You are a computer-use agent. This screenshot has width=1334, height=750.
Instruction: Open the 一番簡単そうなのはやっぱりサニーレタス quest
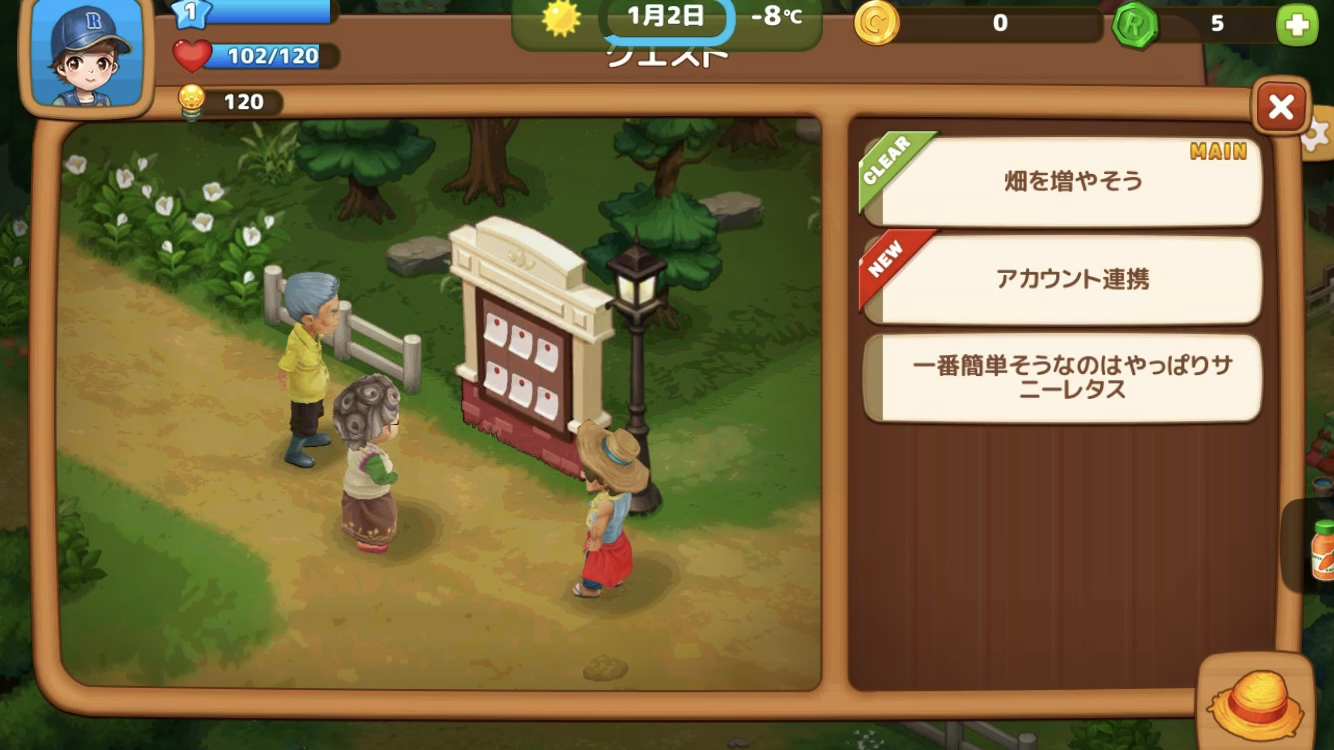click(1062, 378)
